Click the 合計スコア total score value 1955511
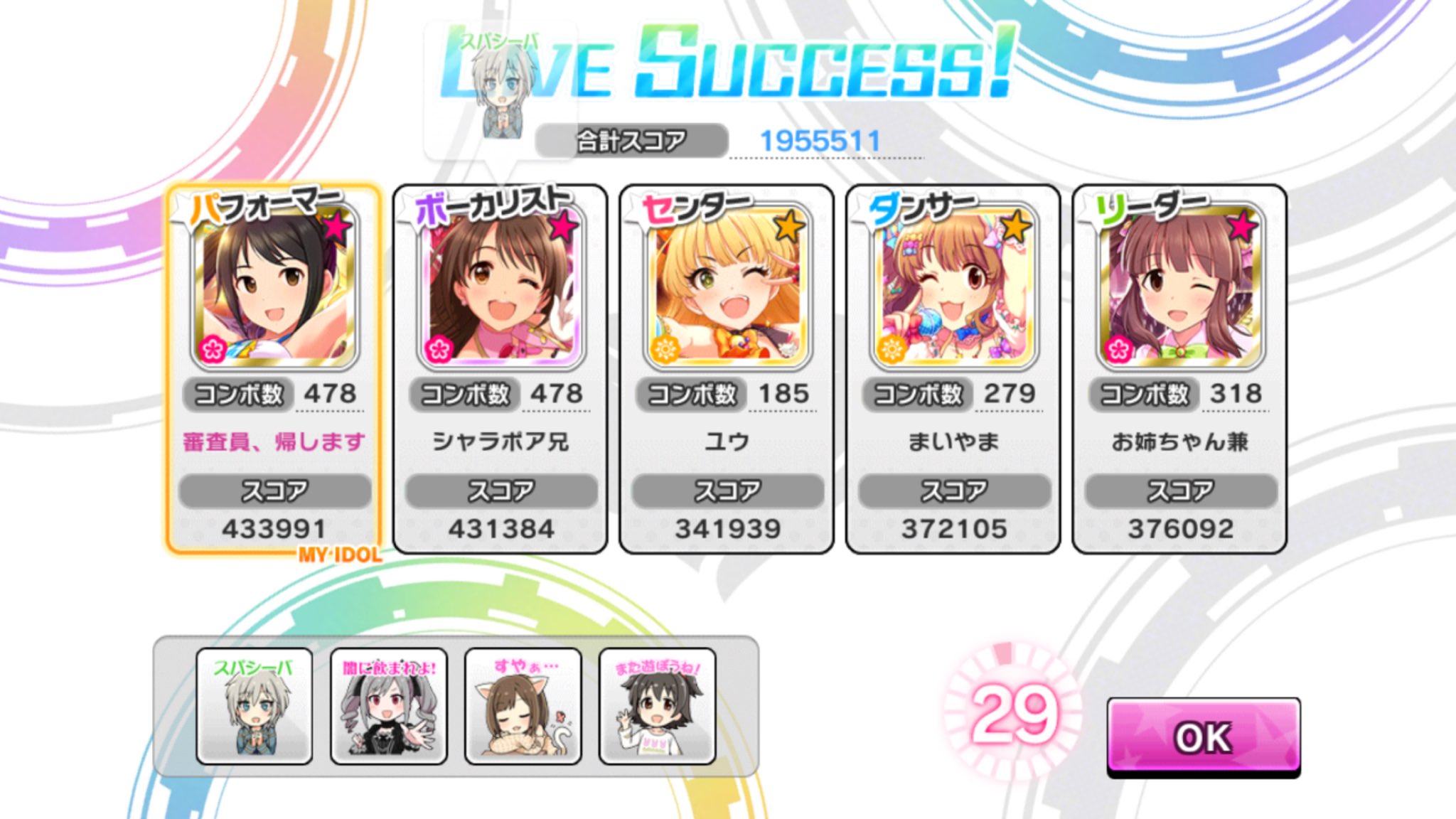Screen dimensions: 1456x819 [822, 138]
